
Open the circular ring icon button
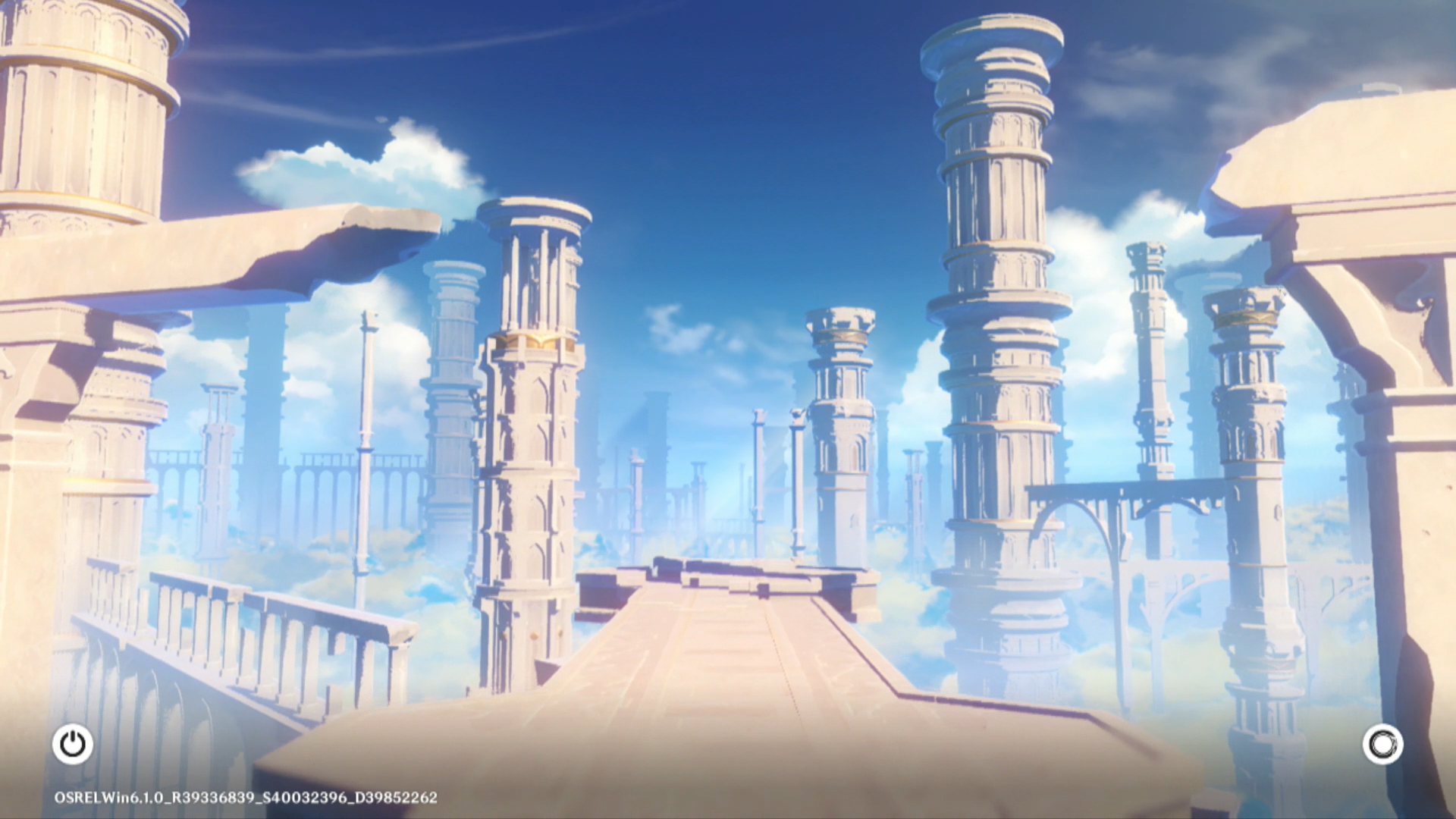(x=1382, y=744)
